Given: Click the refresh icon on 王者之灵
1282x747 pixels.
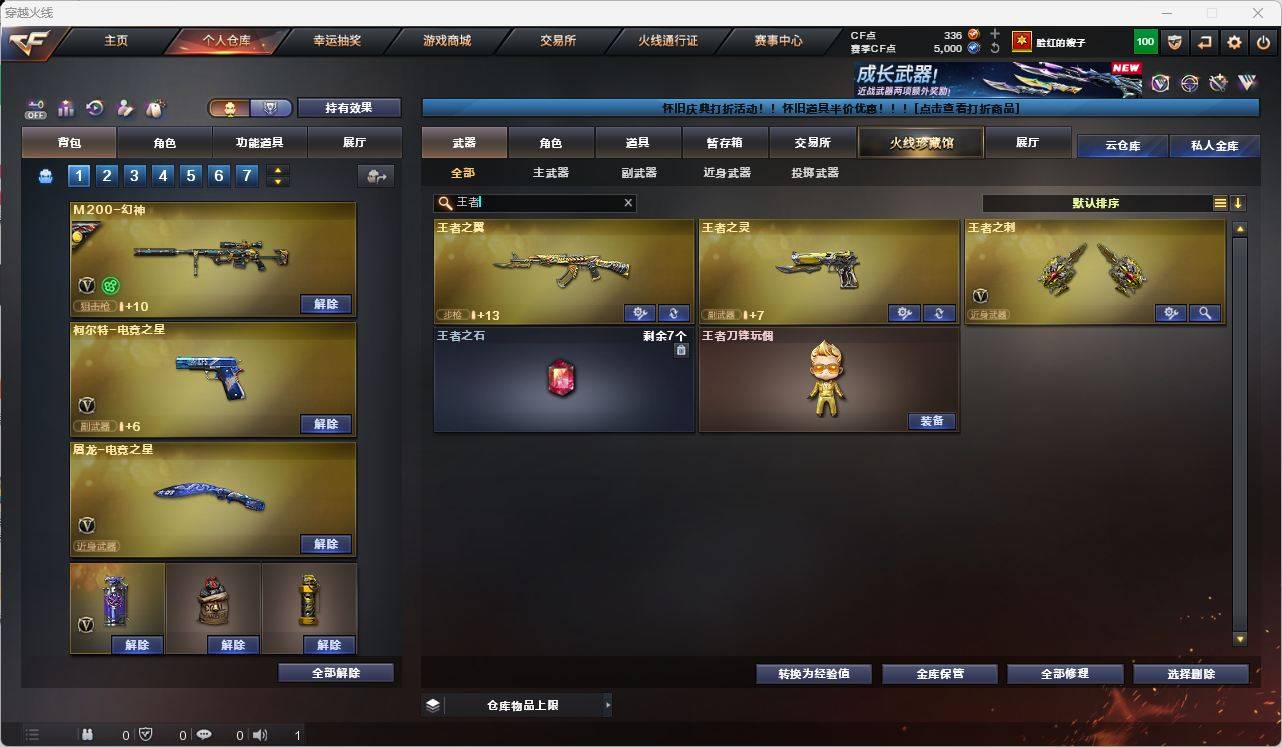Looking at the screenshot, I should (938, 313).
